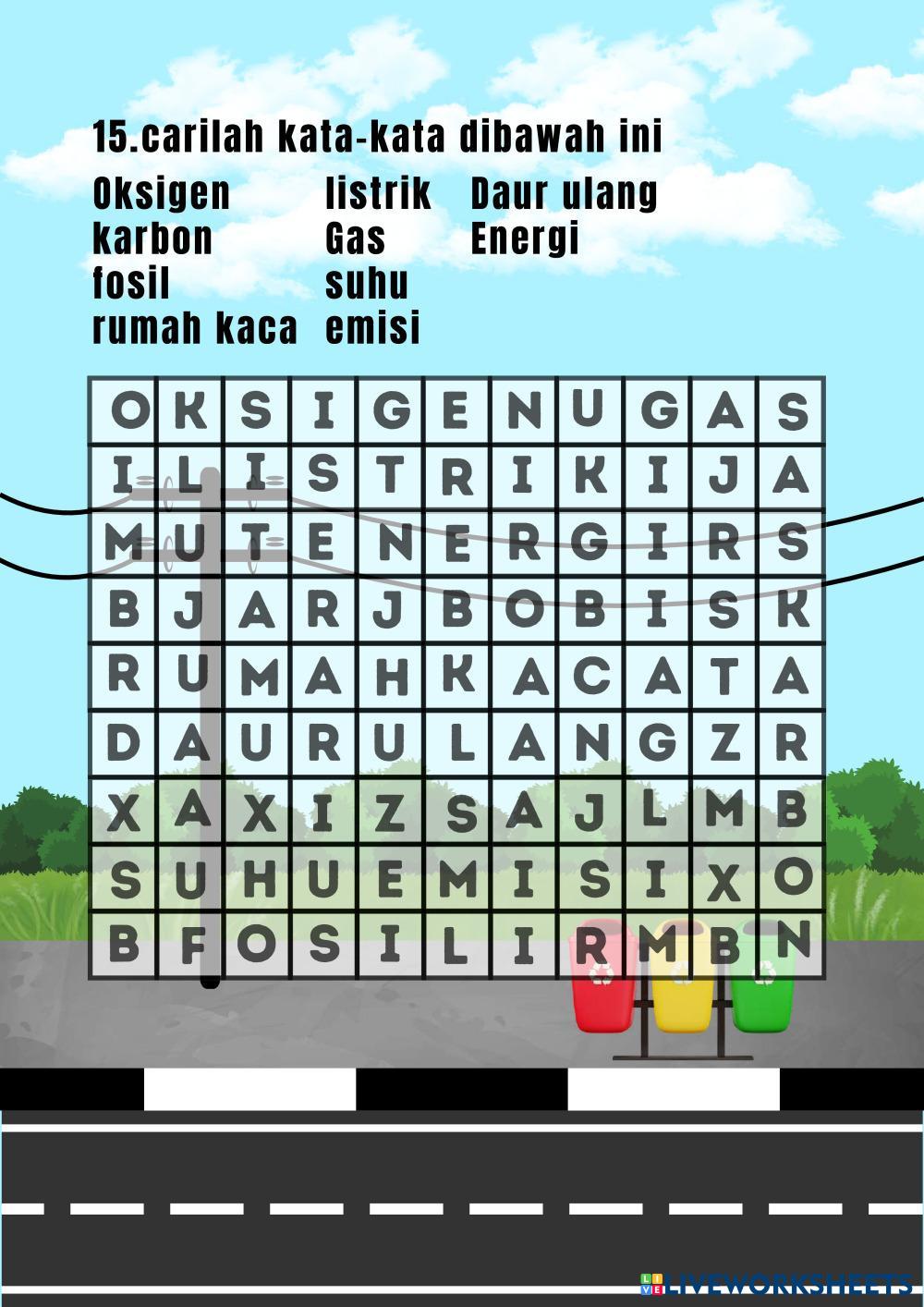
Task: Select the first E of ENERGI
Action: coord(323,544)
